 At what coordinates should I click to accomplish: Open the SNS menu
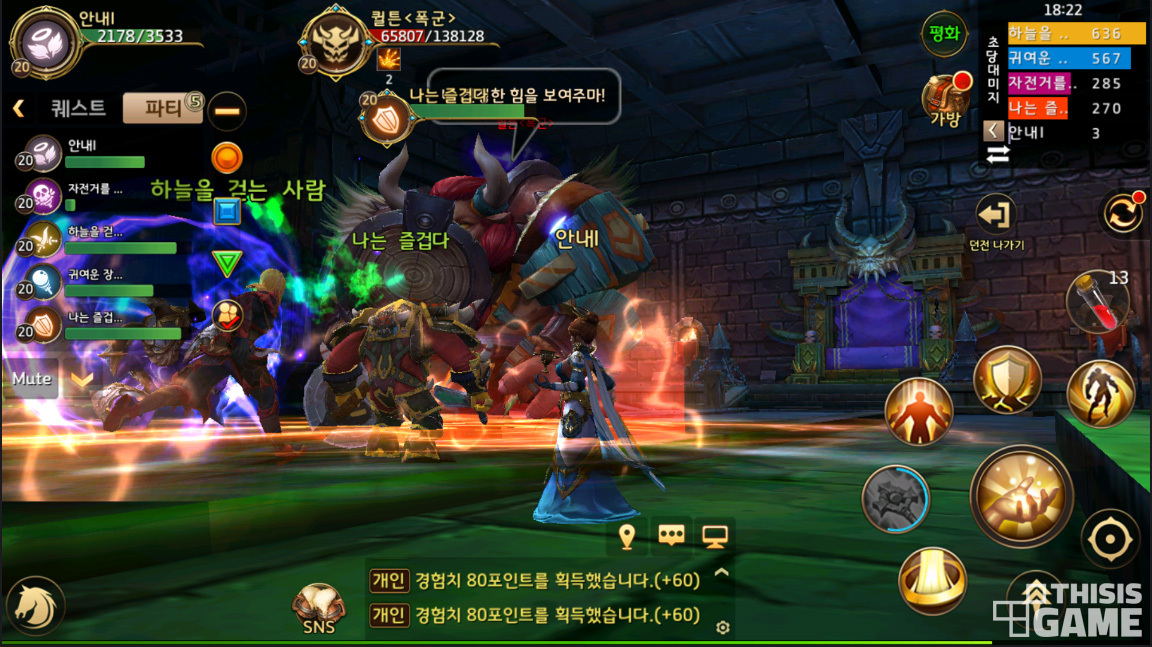point(319,608)
